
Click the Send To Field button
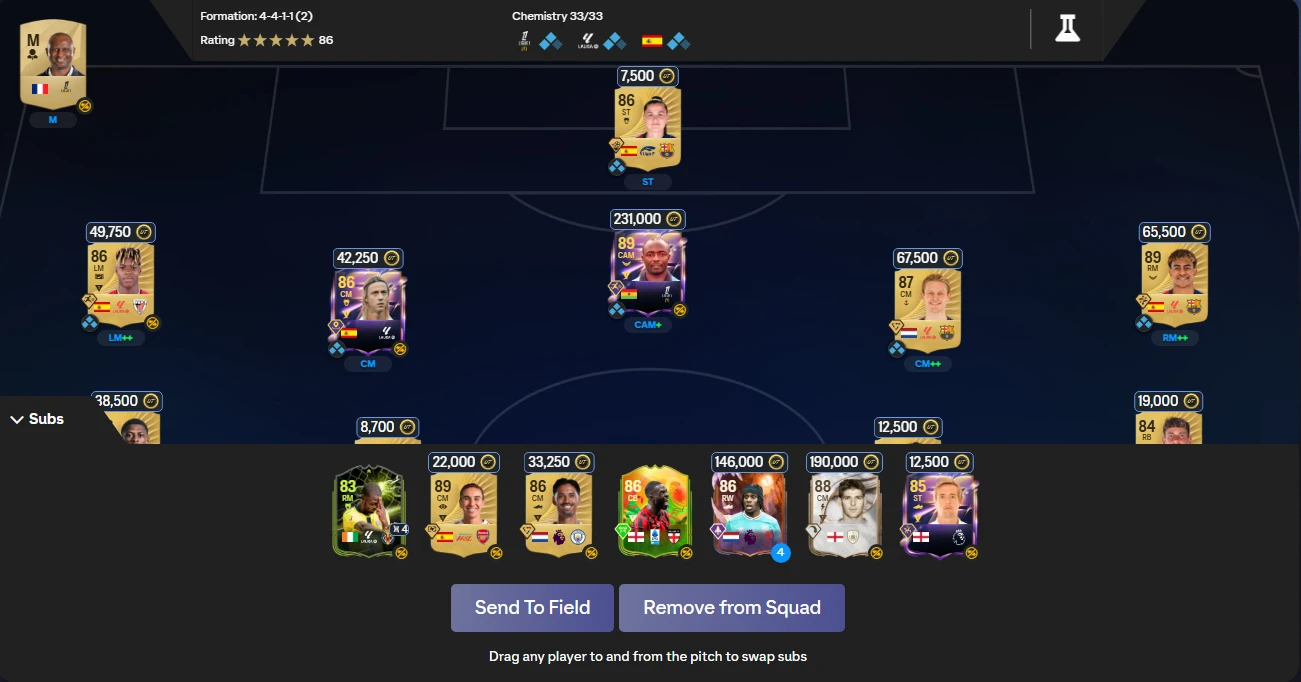tap(532, 608)
